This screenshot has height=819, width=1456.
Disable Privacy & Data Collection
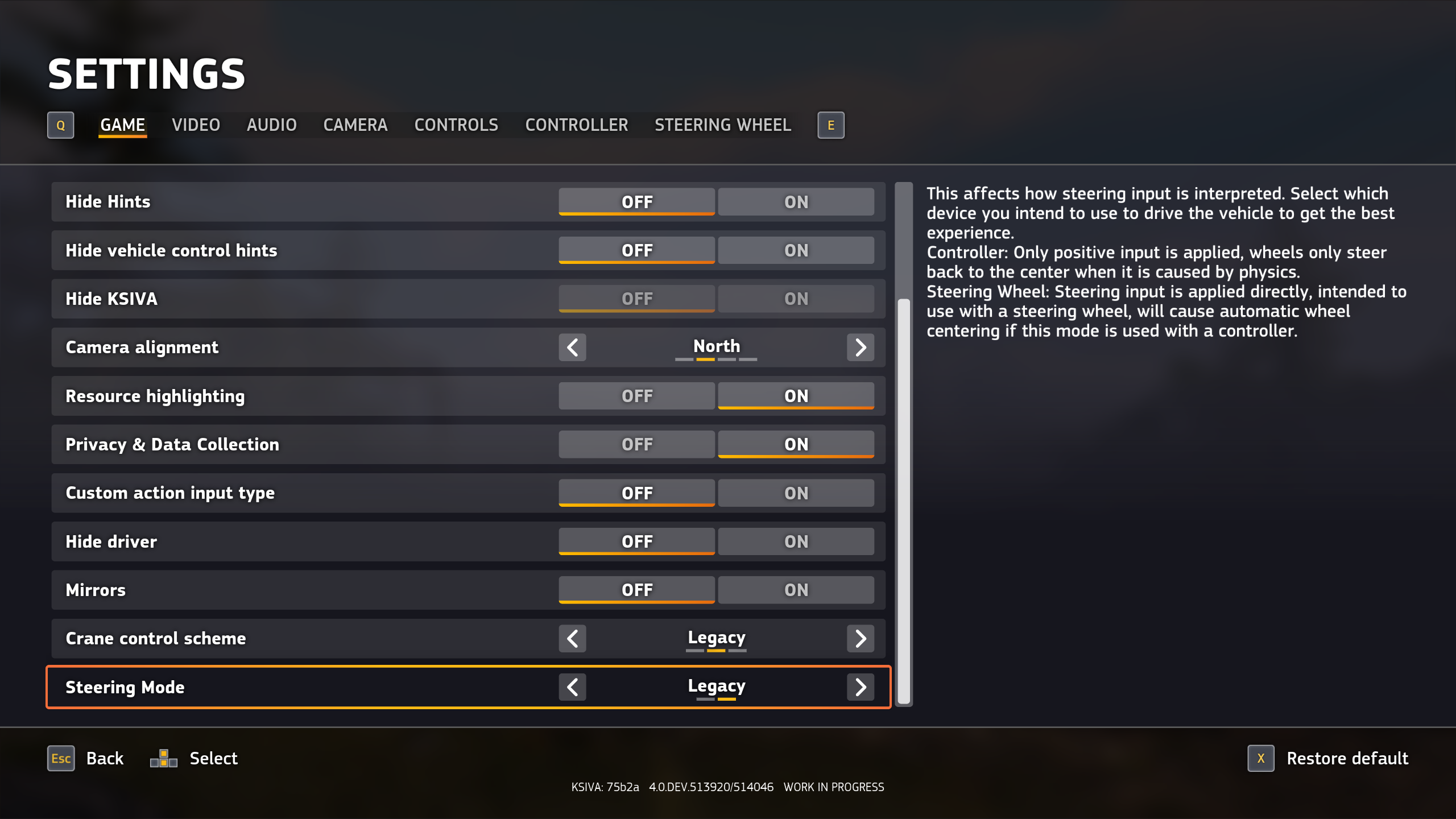[636, 444]
